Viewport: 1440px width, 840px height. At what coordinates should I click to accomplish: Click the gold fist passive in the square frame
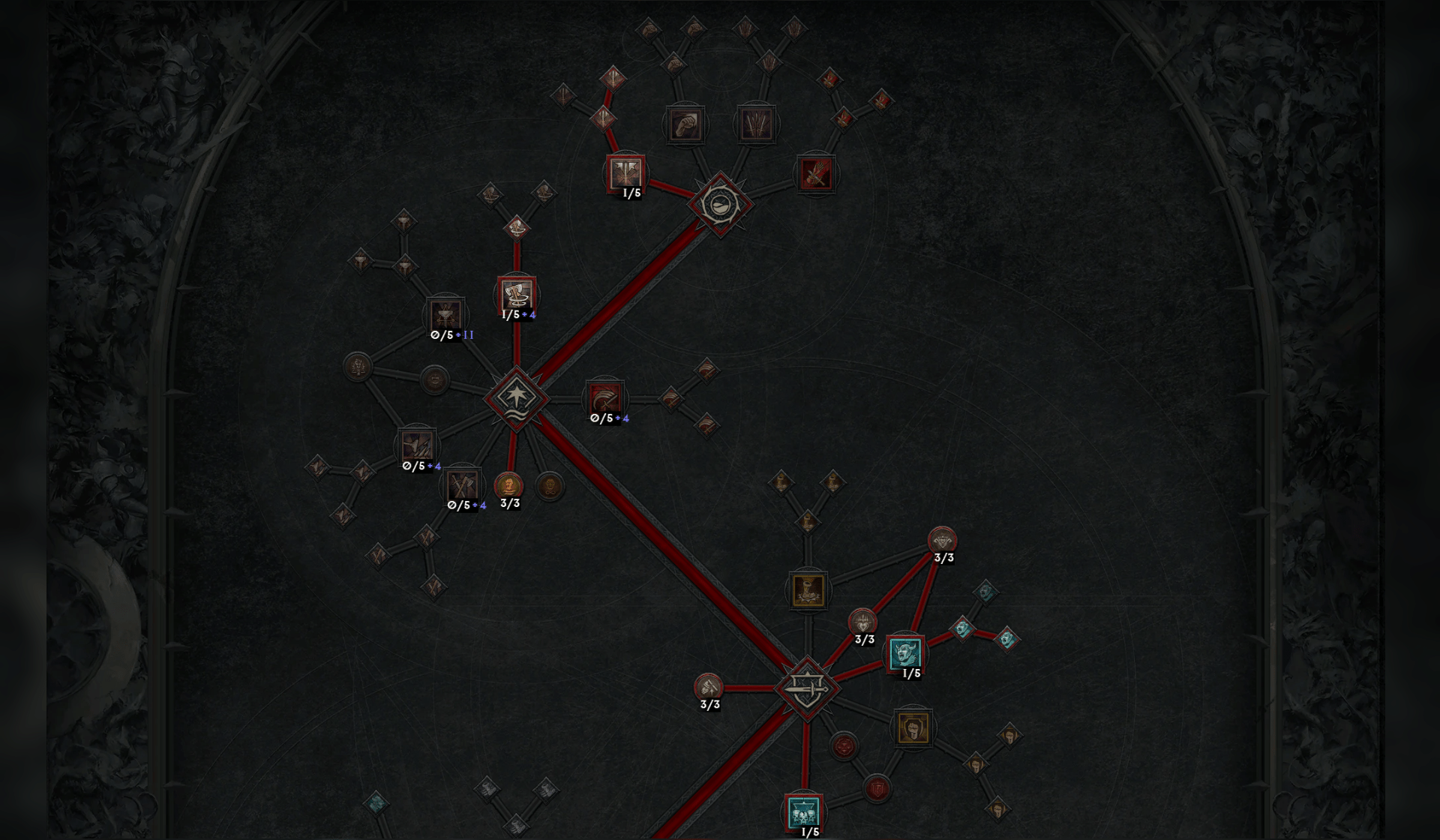click(914, 729)
